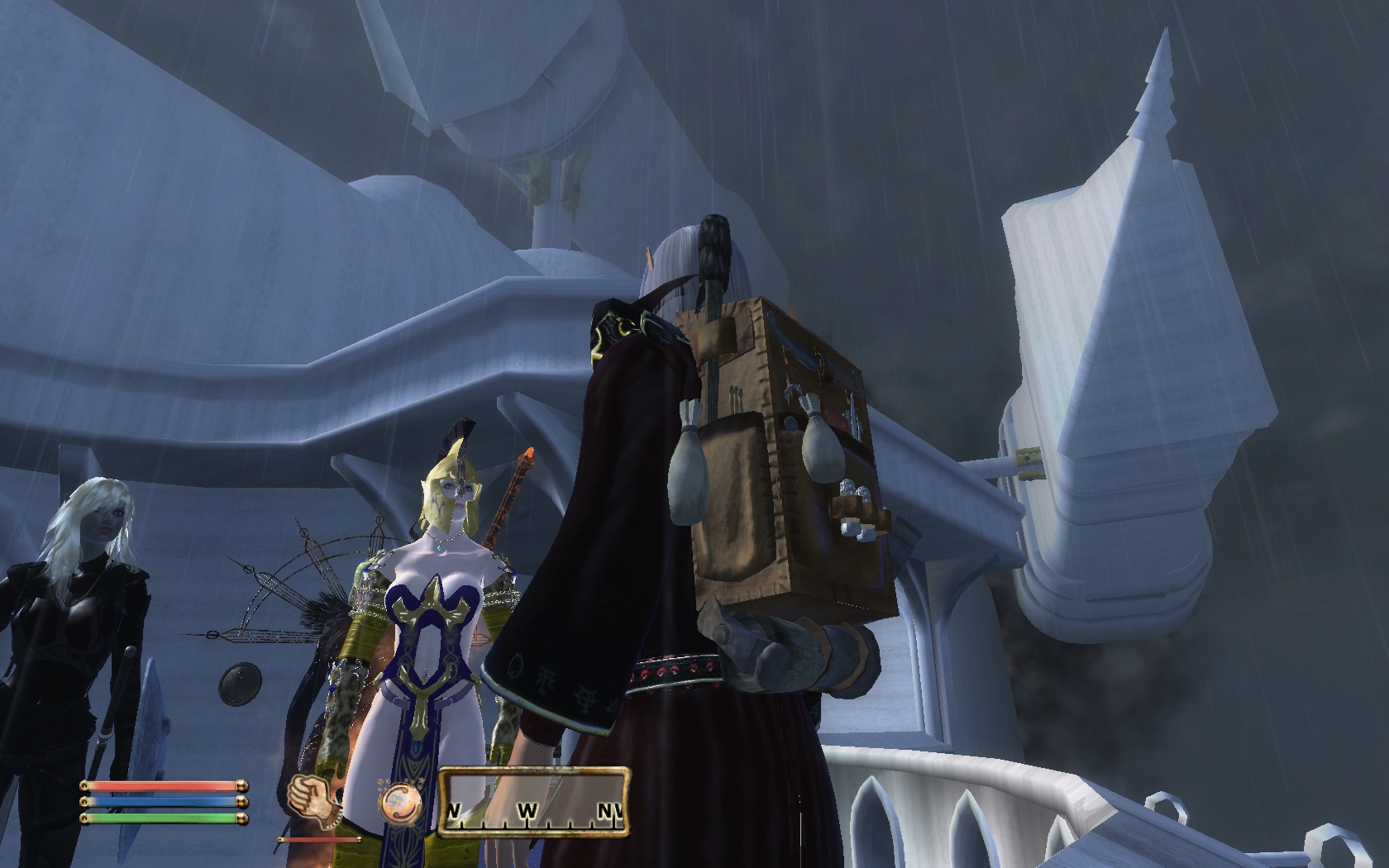Select the active spell orb icon
This screenshot has height=868, width=1389.
pyautogui.click(x=399, y=800)
